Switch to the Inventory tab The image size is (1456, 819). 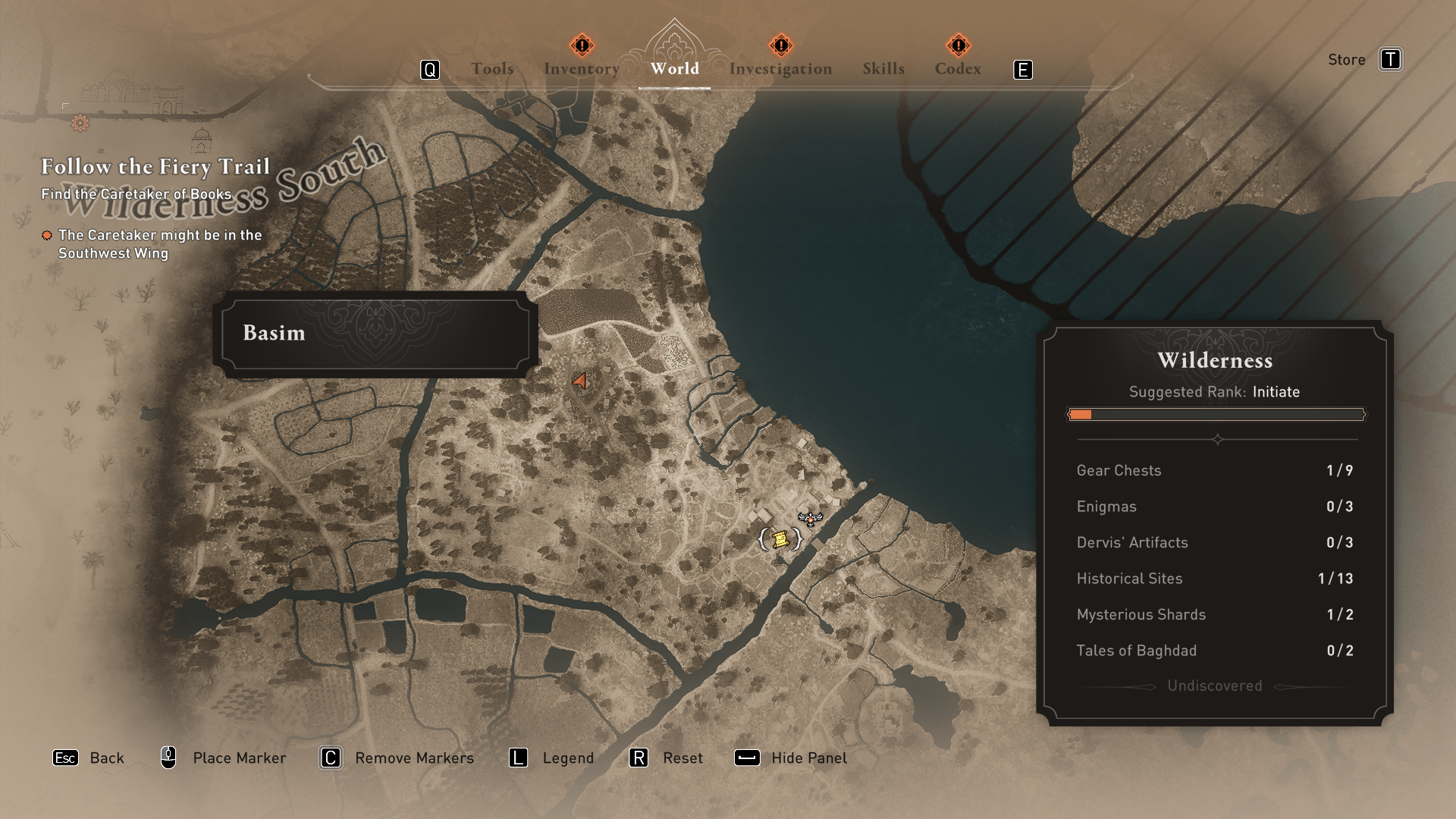click(x=581, y=68)
